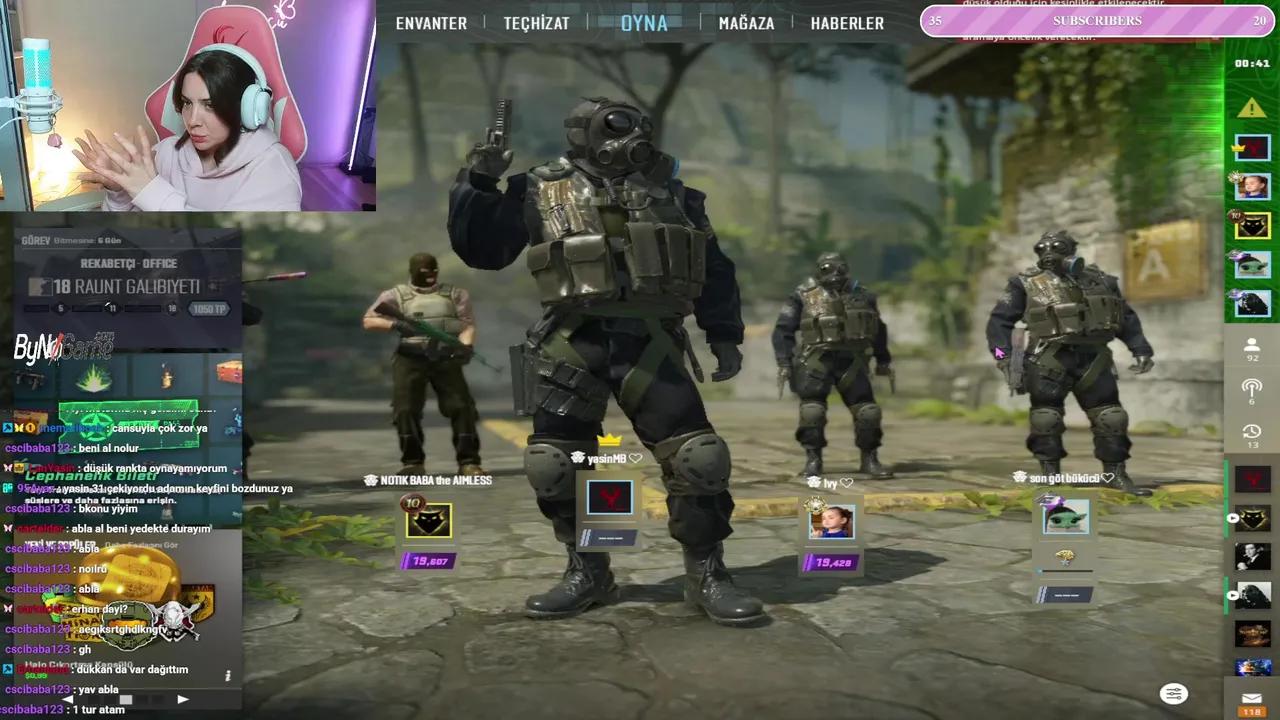
Task: Toggle the heart next to Ivy's name
Action: click(x=846, y=481)
